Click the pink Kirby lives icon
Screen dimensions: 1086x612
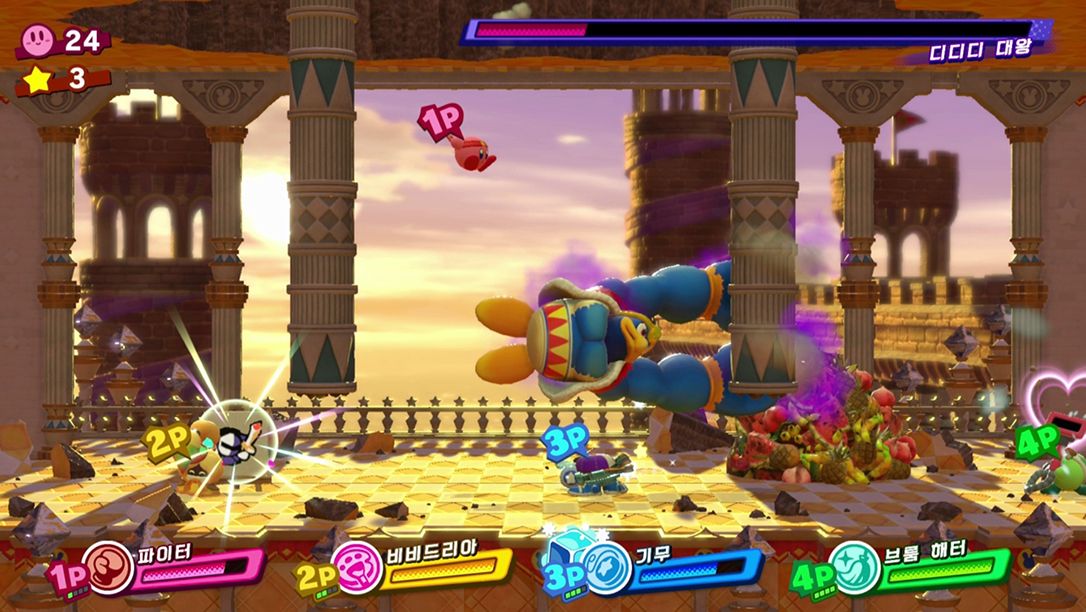point(39,40)
